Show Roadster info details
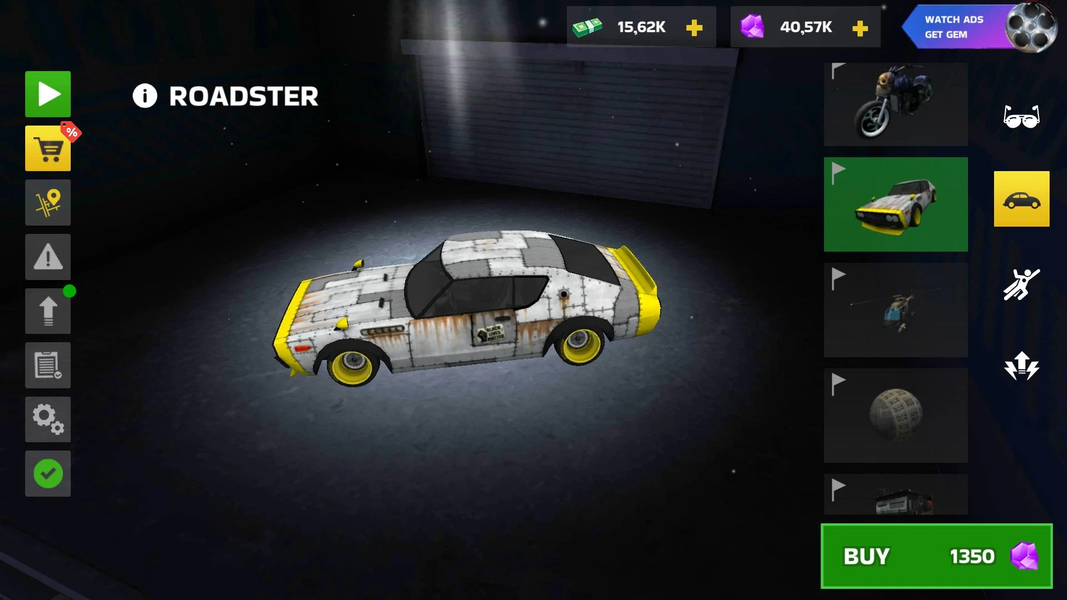The width and height of the screenshot is (1067, 600). (145, 96)
